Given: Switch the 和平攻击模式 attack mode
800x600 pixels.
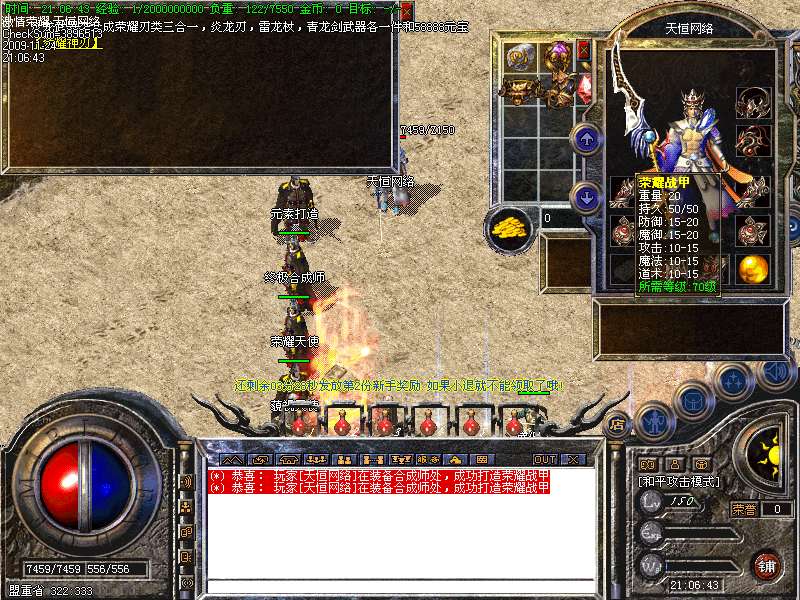Looking at the screenshot, I should (678, 481).
